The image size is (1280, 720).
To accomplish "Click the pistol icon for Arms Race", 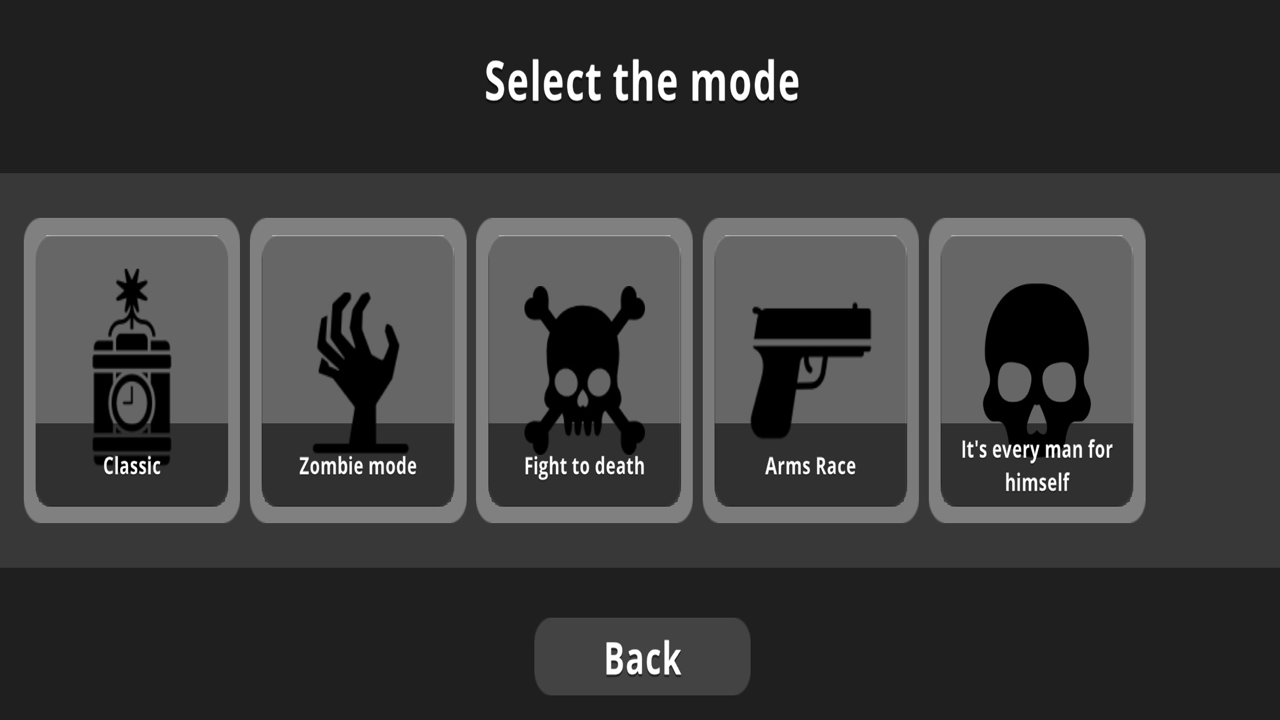I will [x=809, y=360].
